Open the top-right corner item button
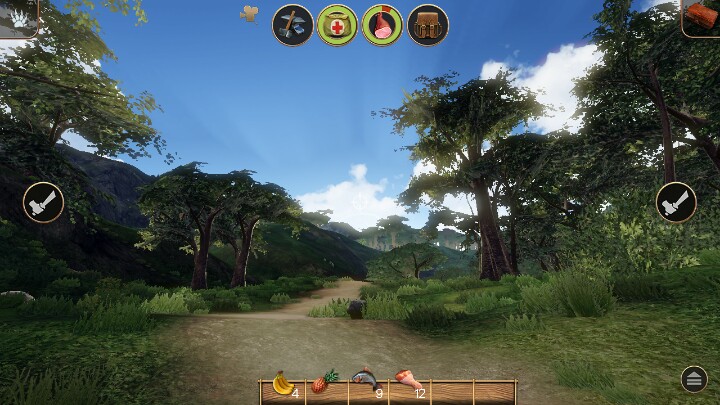This screenshot has width=720, height=405. pyautogui.click(x=701, y=16)
